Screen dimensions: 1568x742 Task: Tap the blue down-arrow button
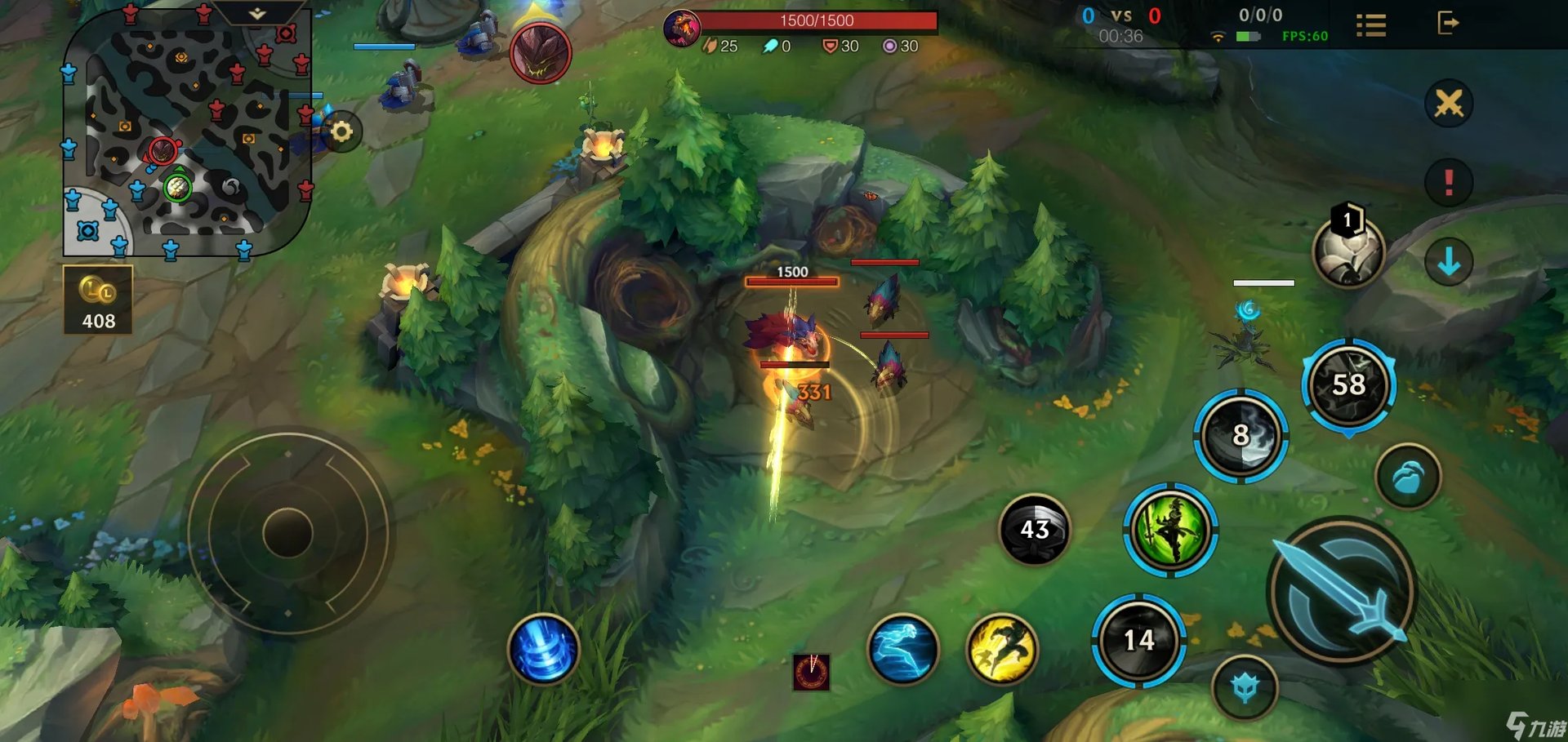pyautogui.click(x=1449, y=262)
